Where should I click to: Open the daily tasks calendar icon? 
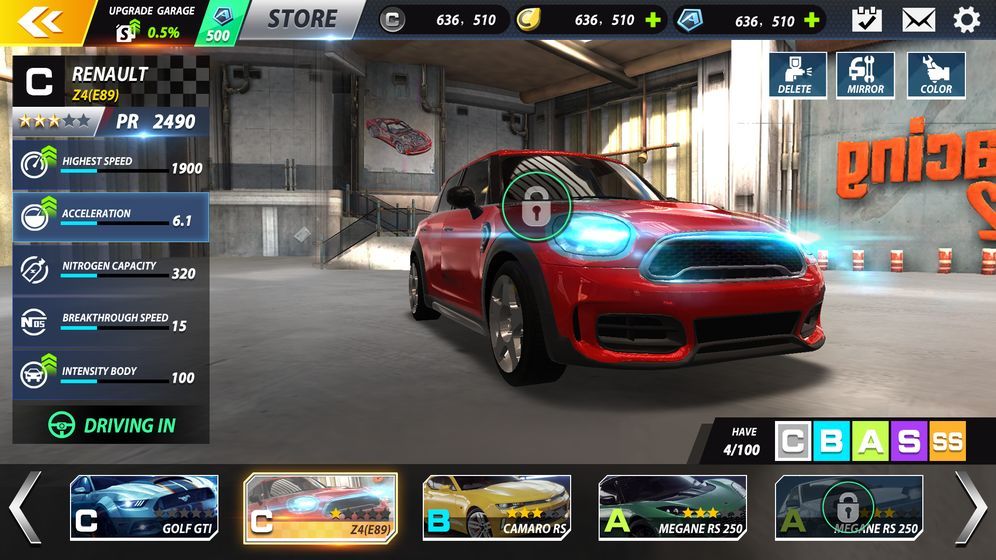click(x=866, y=19)
